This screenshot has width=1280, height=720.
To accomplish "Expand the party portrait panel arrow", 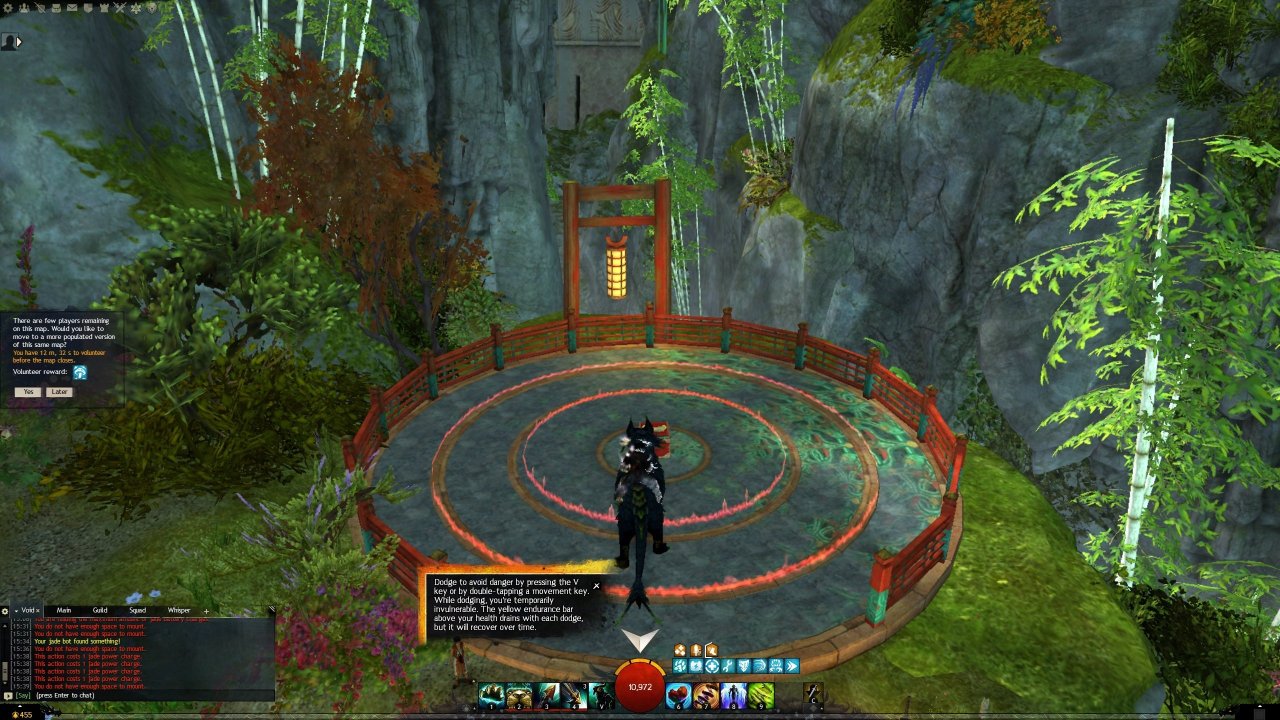I will click(18, 42).
